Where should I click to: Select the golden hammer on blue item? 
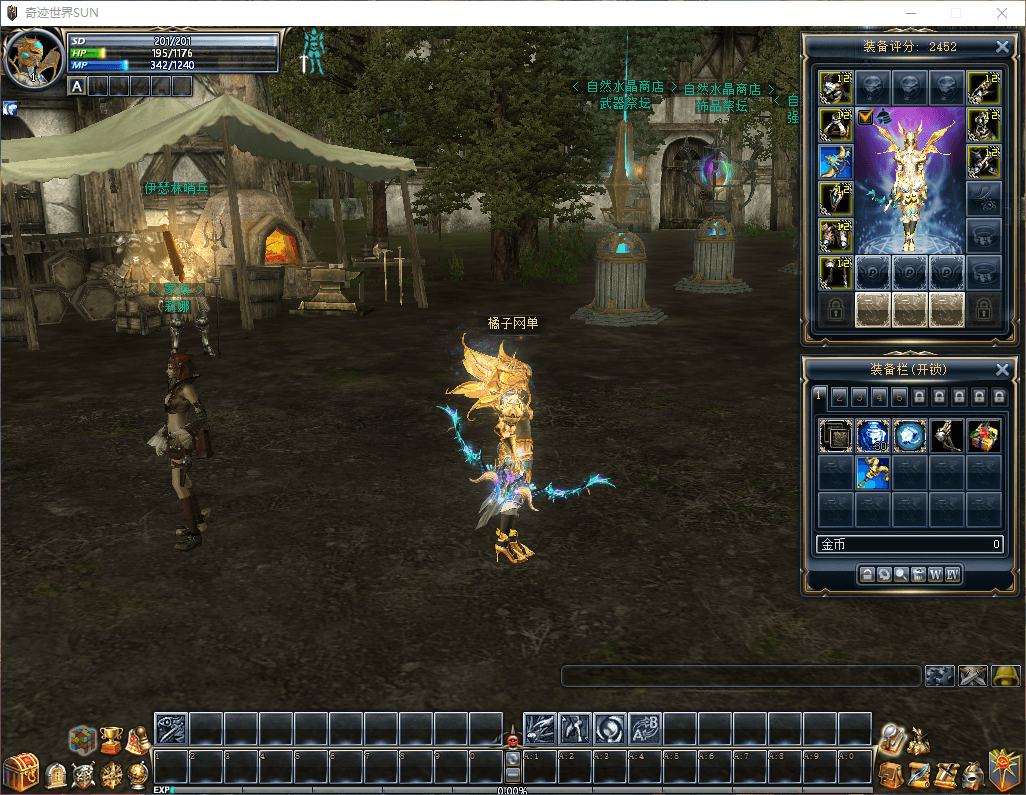click(872, 472)
